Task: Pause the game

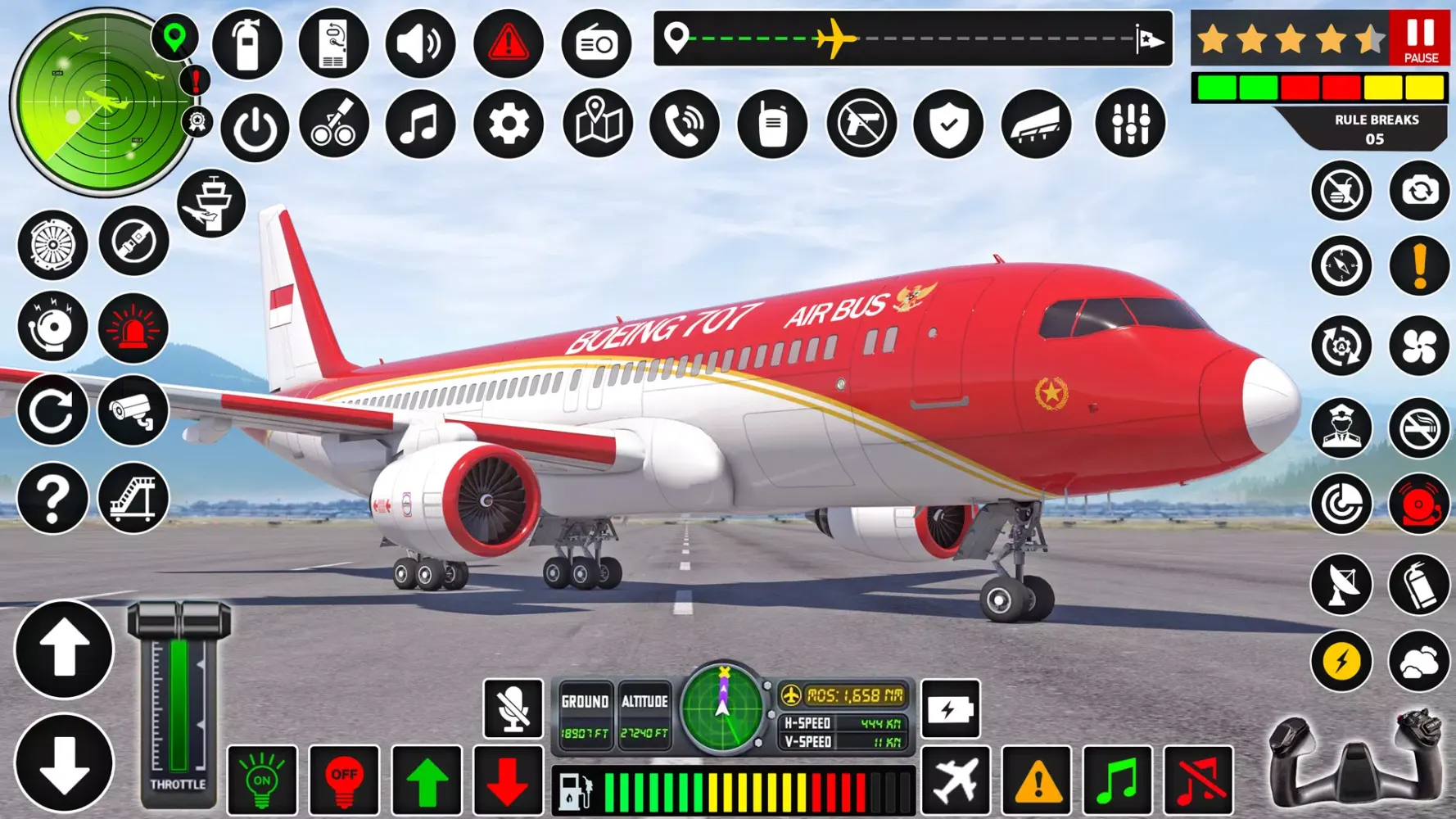Action: click(1418, 37)
